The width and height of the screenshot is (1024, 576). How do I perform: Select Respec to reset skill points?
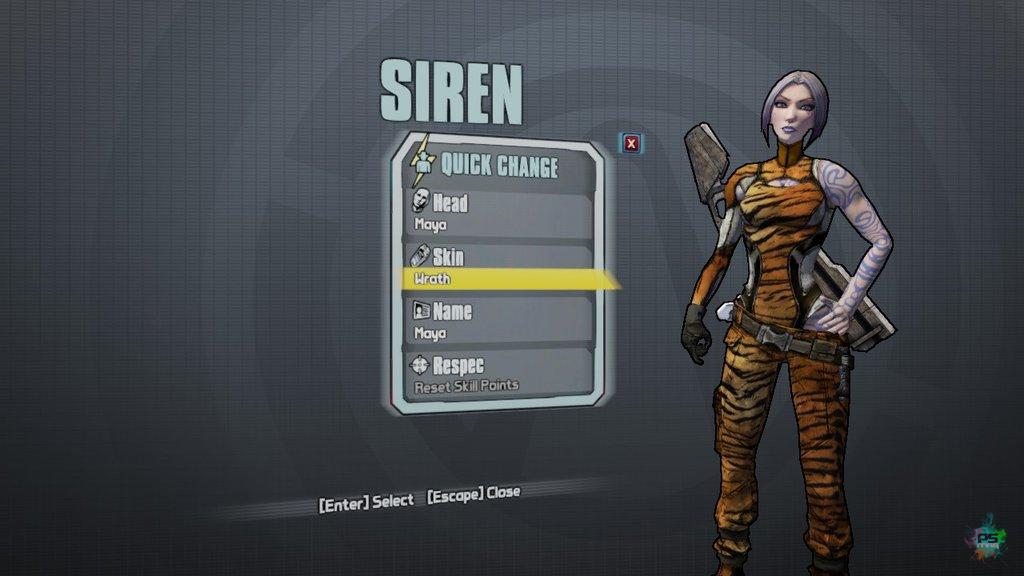point(500,373)
